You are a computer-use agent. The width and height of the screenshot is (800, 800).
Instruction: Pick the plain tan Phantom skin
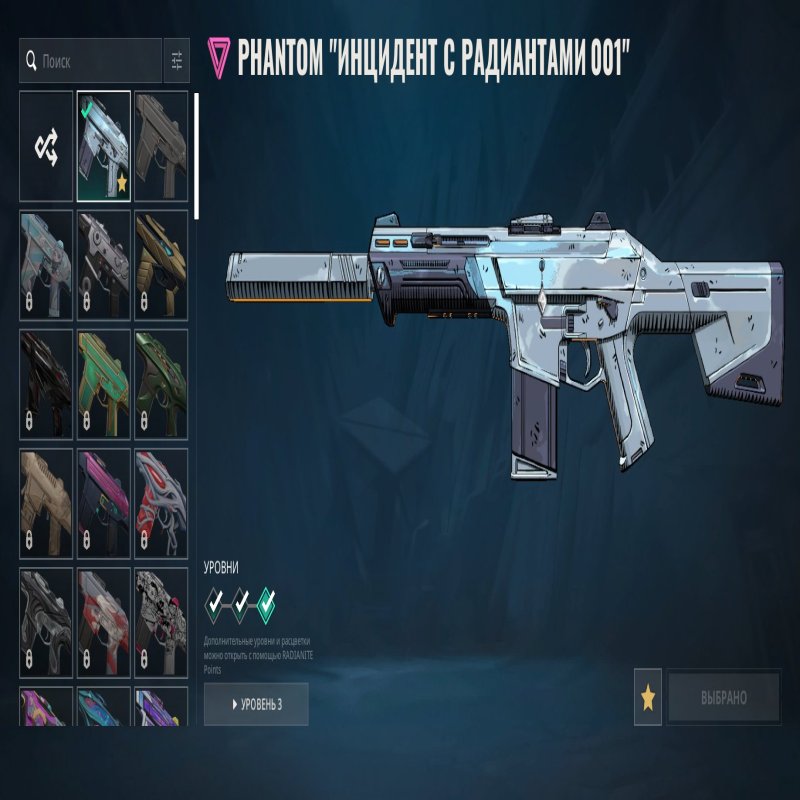[46, 503]
